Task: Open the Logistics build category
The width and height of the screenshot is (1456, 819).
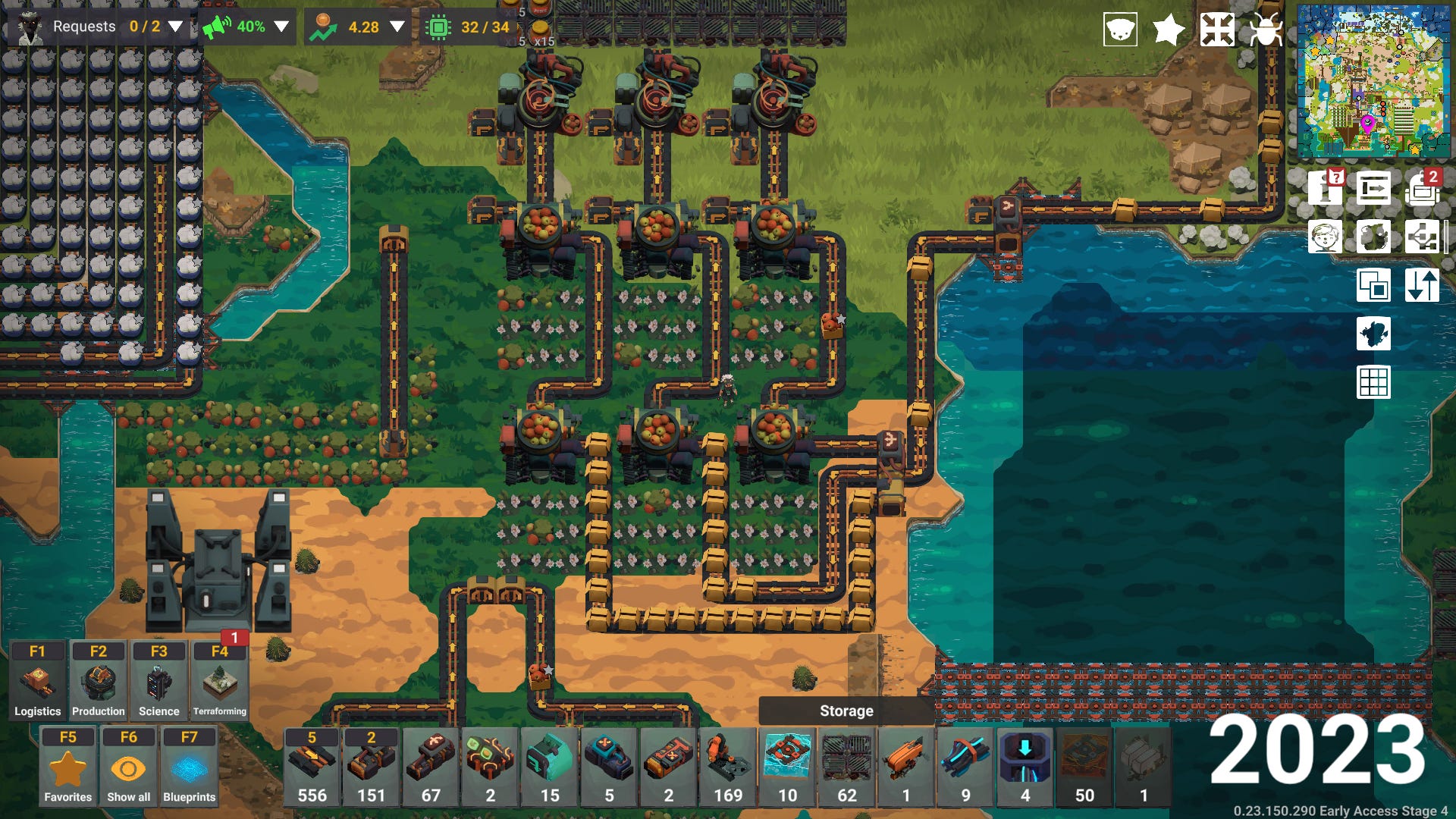Action: pyautogui.click(x=37, y=681)
